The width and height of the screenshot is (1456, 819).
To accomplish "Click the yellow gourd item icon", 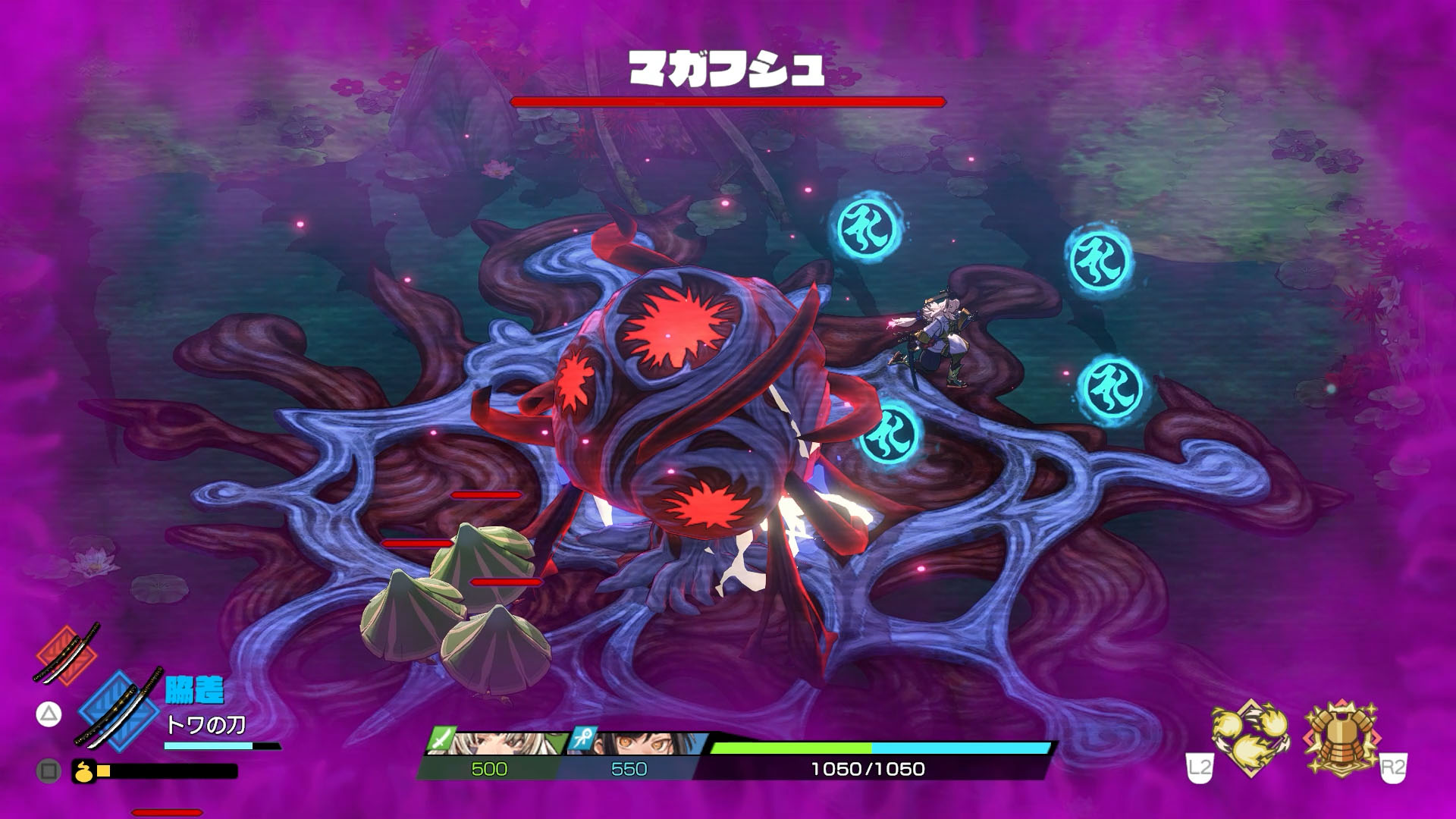I will [x=83, y=771].
